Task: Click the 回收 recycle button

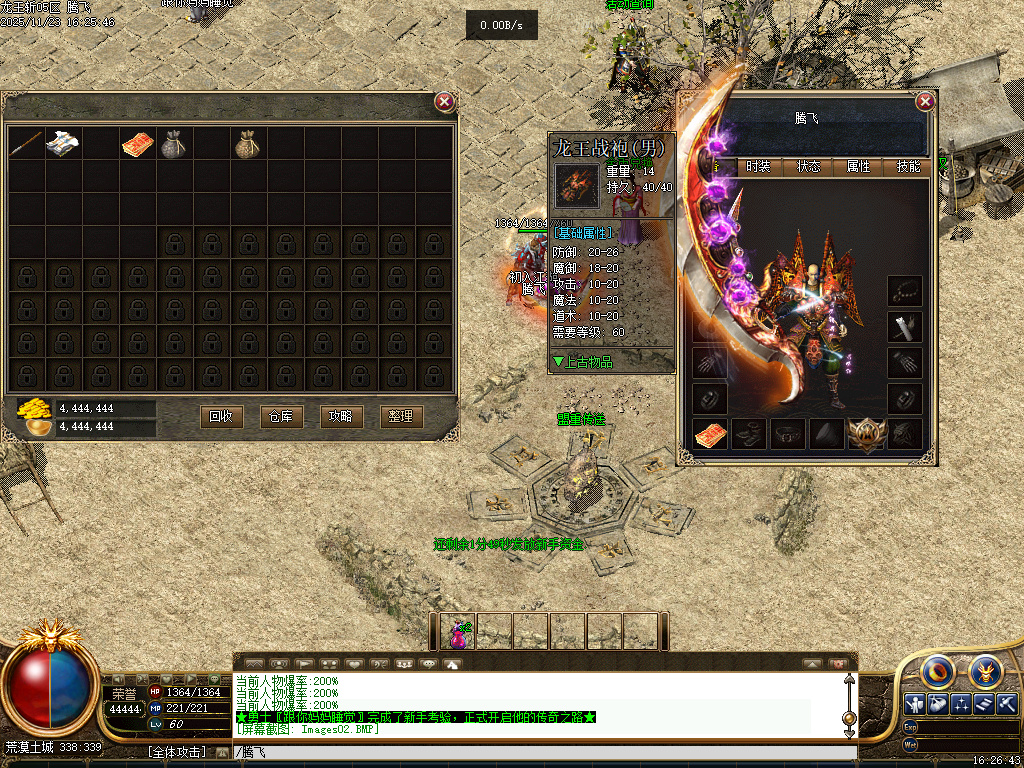Action: point(221,416)
